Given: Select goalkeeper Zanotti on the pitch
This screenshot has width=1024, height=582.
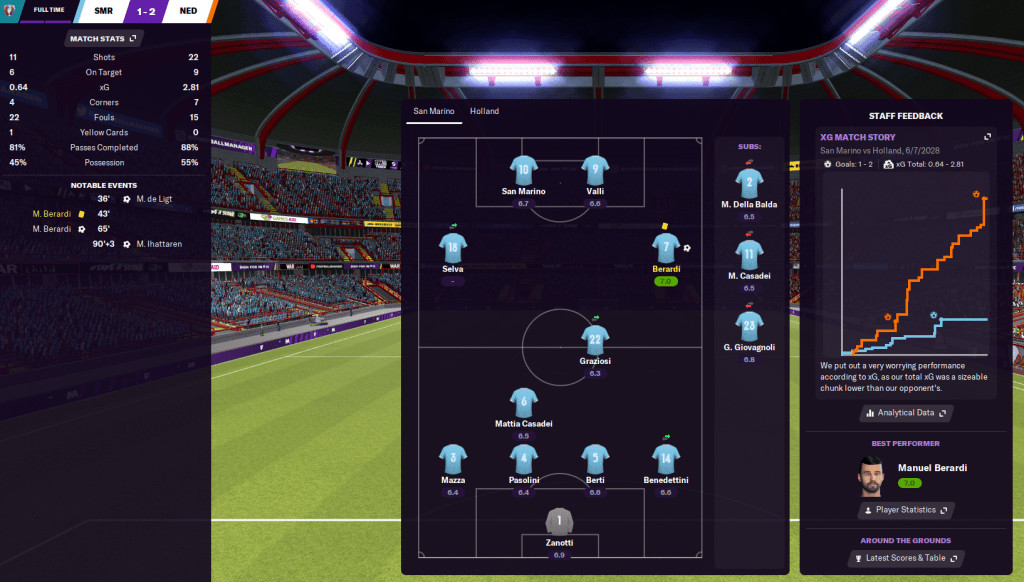Looking at the screenshot, I should click(559, 521).
